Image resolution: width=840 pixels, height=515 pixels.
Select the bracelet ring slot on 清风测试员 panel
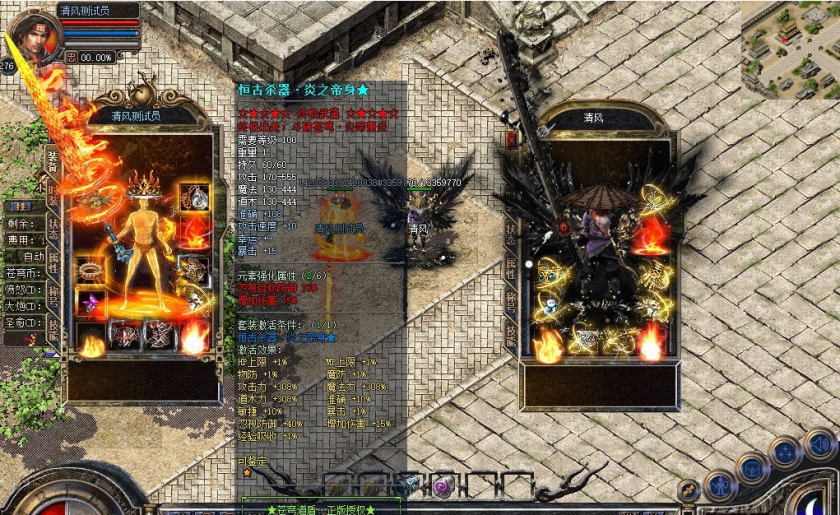(92, 269)
